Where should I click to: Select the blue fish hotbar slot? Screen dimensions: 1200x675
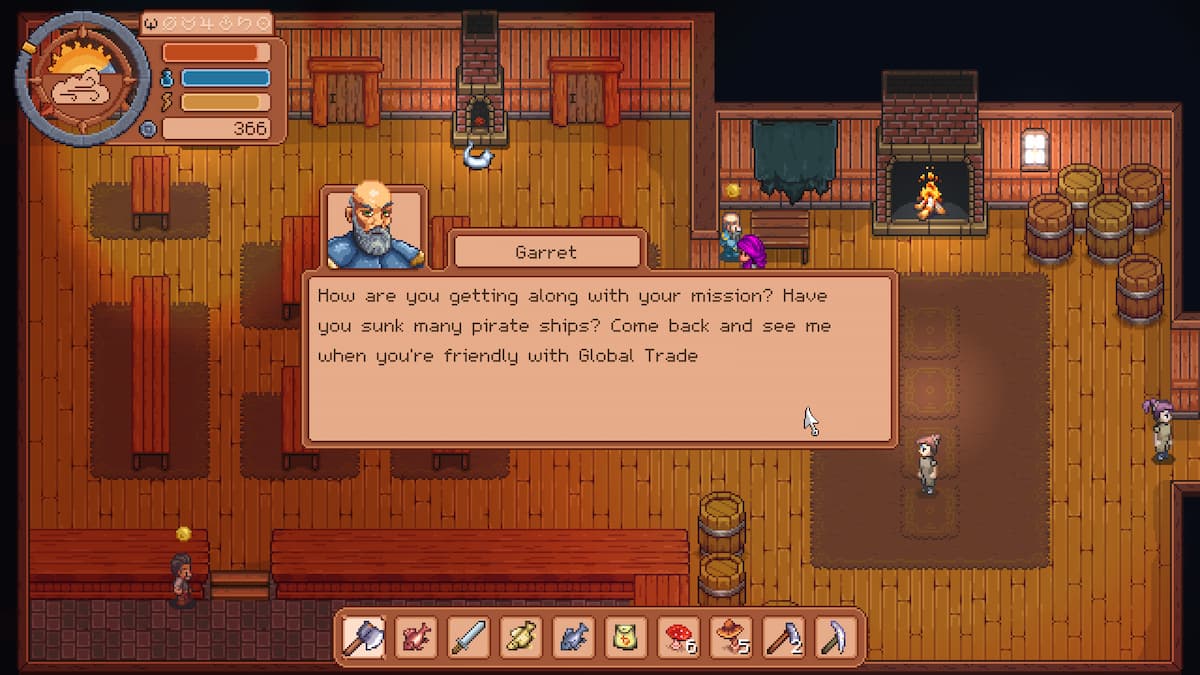click(573, 635)
